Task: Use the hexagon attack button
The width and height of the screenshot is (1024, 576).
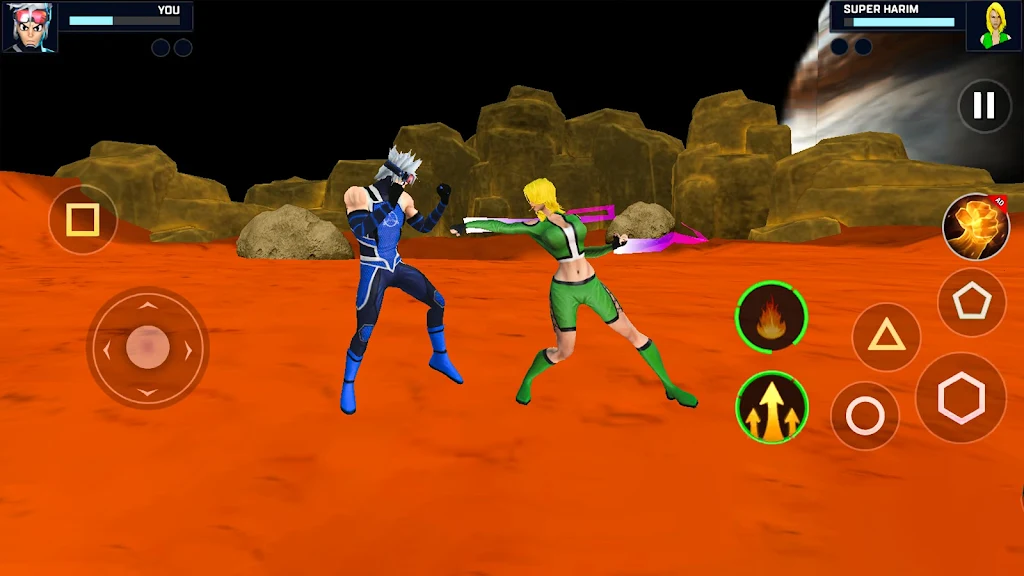Action: coord(961,397)
